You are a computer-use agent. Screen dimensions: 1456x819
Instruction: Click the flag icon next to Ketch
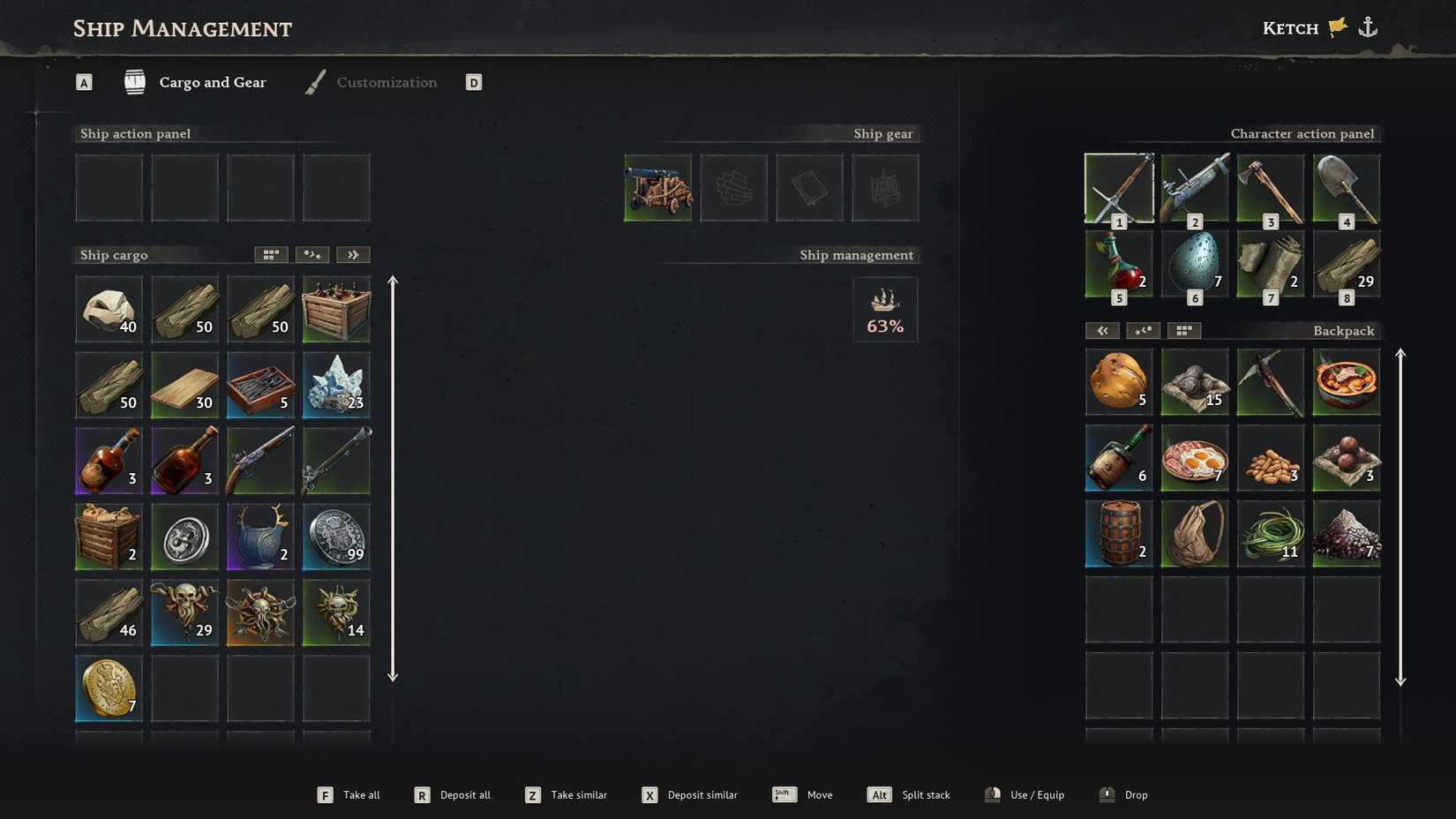pyautogui.click(x=1335, y=26)
